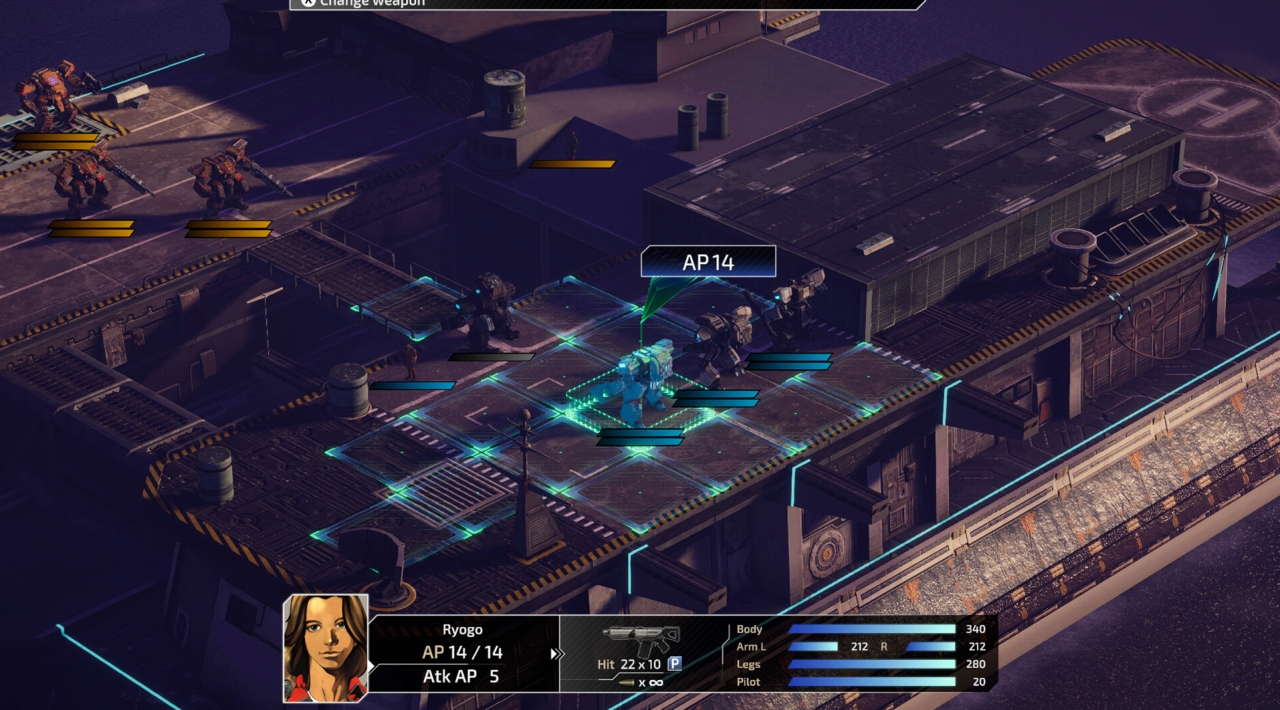This screenshot has width=1280, height=710.
Task: Click the double-arrow beside Ryogo's AP panel
Action: (556, 654)
